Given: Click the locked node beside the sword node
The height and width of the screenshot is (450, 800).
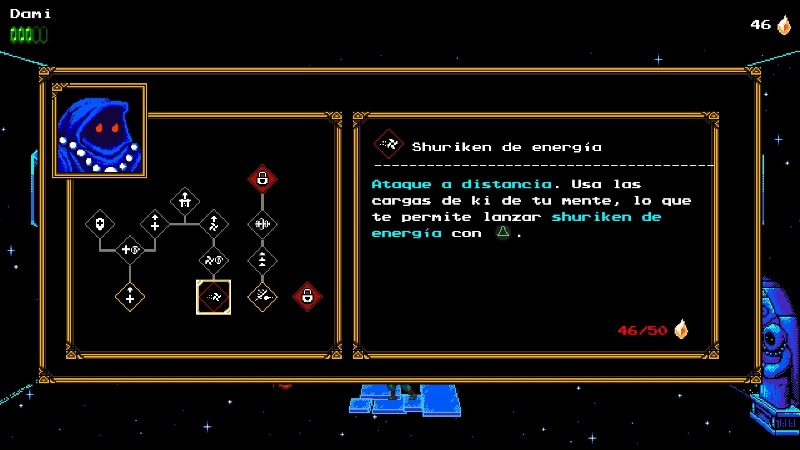Looking at the screenshot, I should point(307,296).
